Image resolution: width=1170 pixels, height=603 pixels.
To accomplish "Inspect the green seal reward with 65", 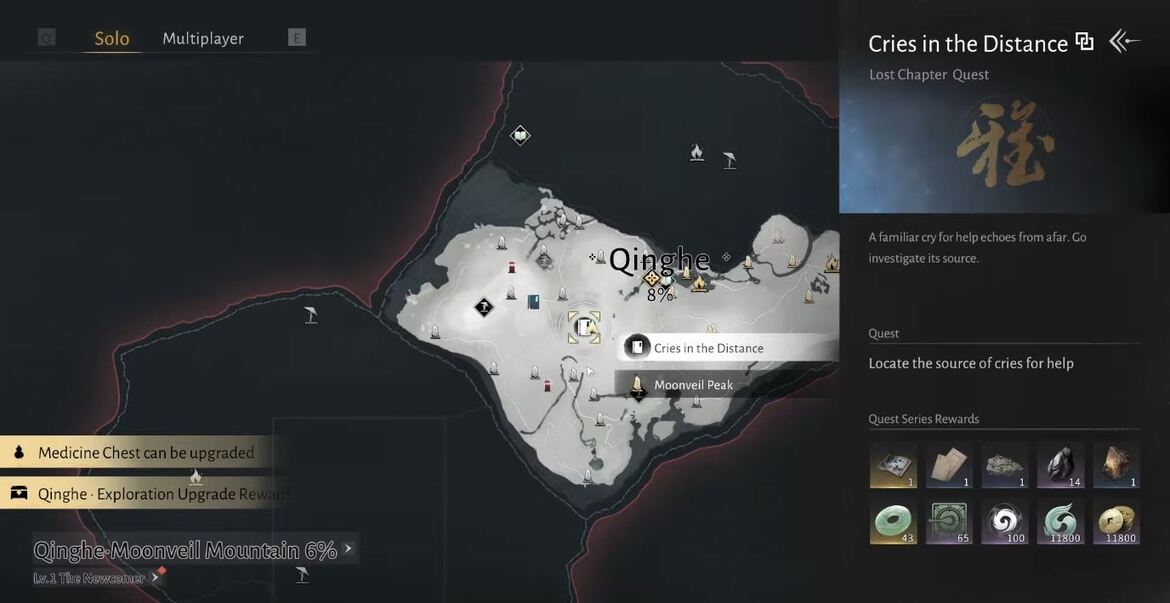I will click(949, 522).
